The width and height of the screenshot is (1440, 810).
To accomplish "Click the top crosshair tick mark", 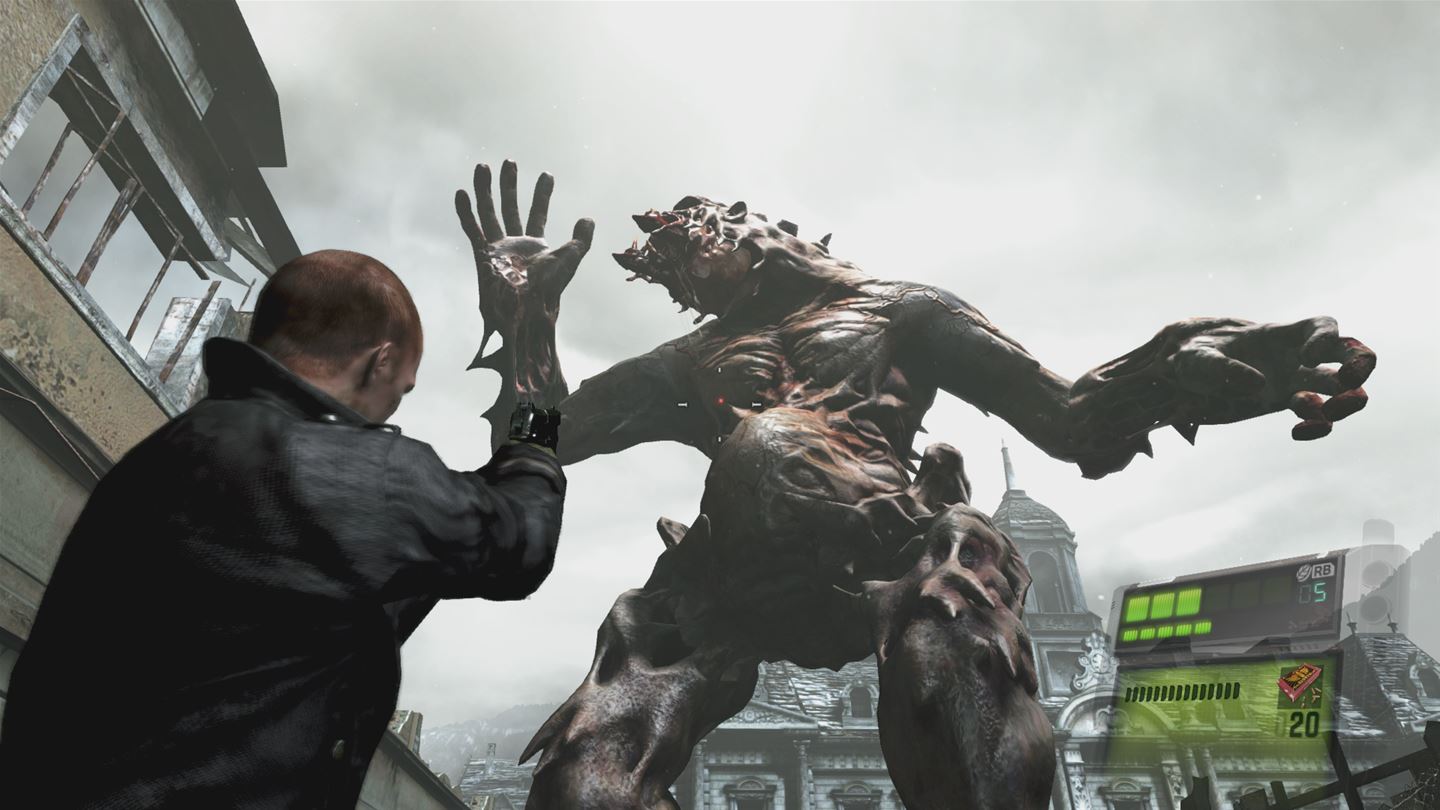I will (x=719, y=370).
